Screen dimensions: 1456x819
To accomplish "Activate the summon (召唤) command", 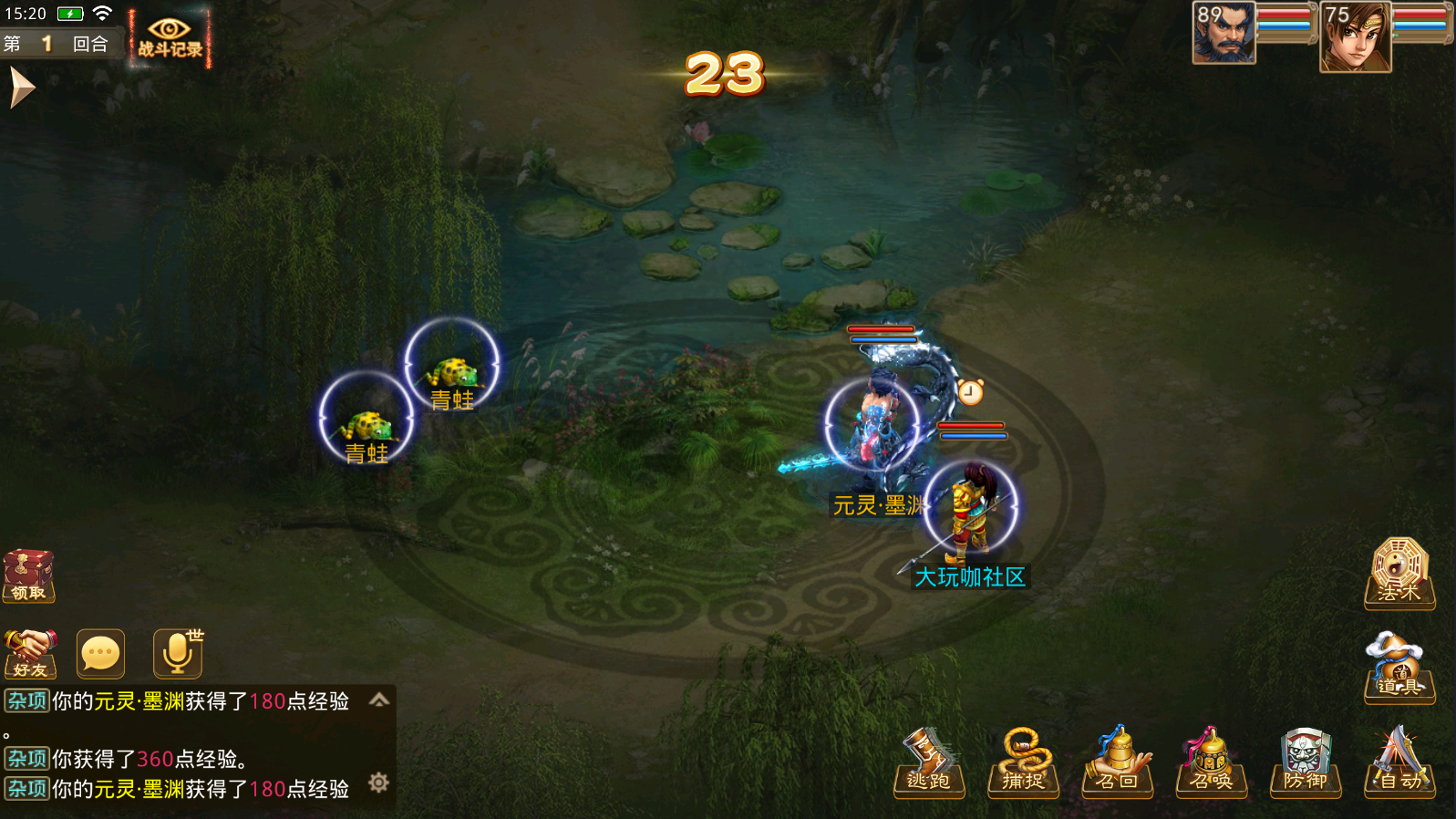I will click(x=1211, y=763).
